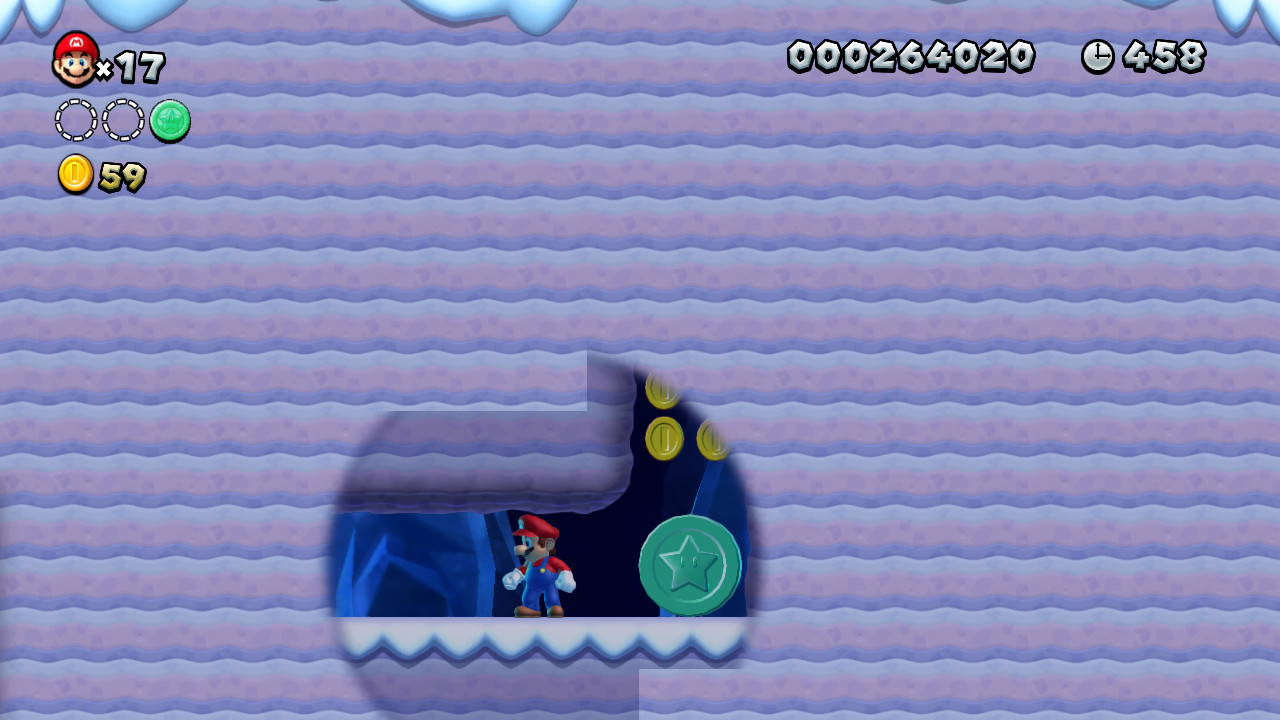Click the leftmost coin of the lower pair
Viewport: 1280px width, 720px height.
point(662,438)
